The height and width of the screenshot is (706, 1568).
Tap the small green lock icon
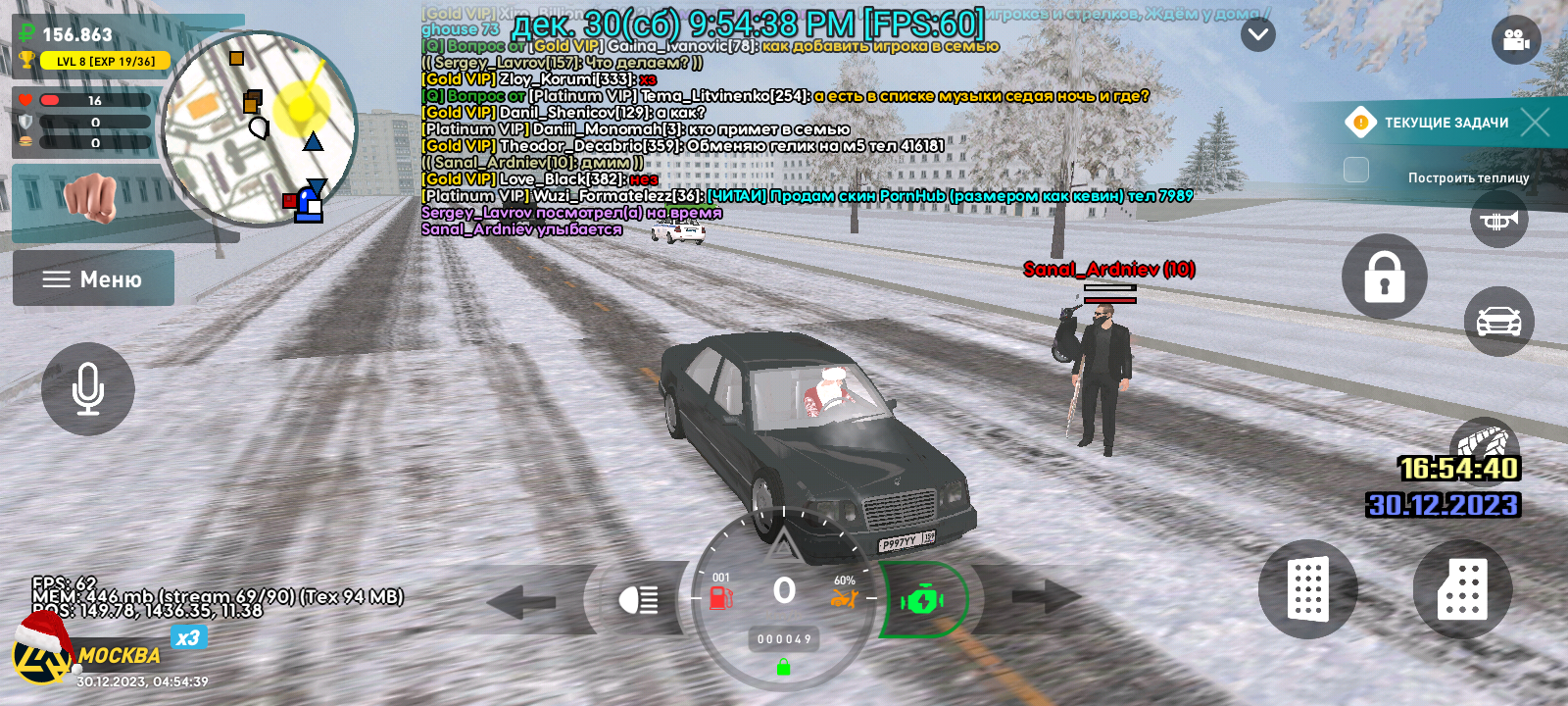click(783, 668)
